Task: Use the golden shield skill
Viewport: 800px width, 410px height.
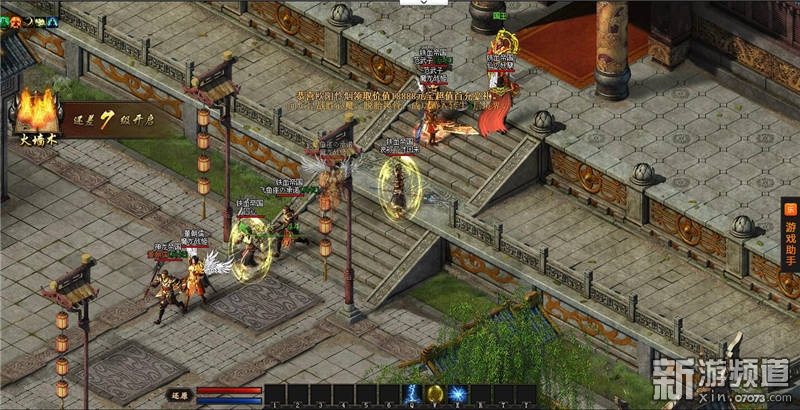Action: [434, 394]
